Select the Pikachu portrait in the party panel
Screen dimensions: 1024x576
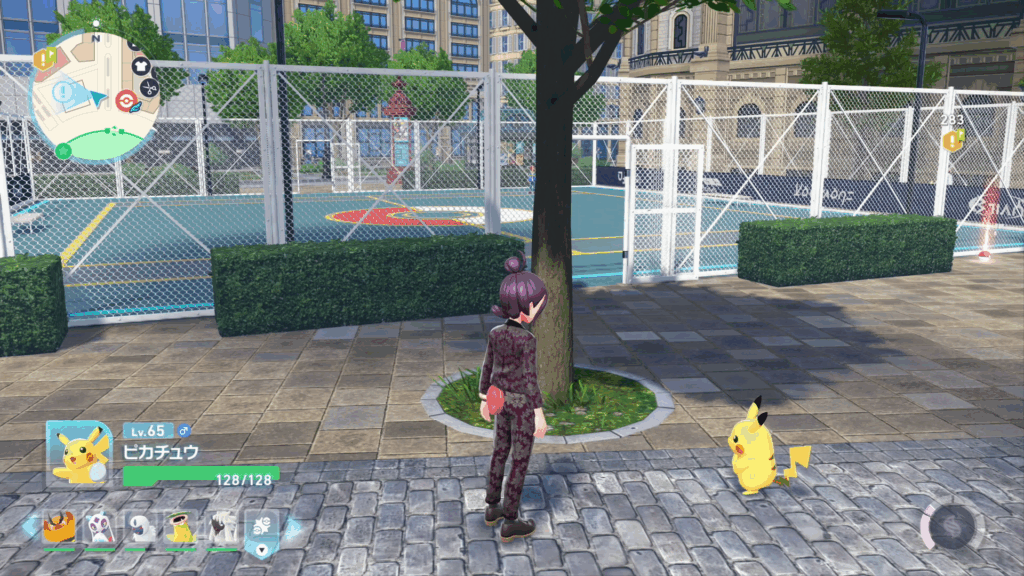79,453
